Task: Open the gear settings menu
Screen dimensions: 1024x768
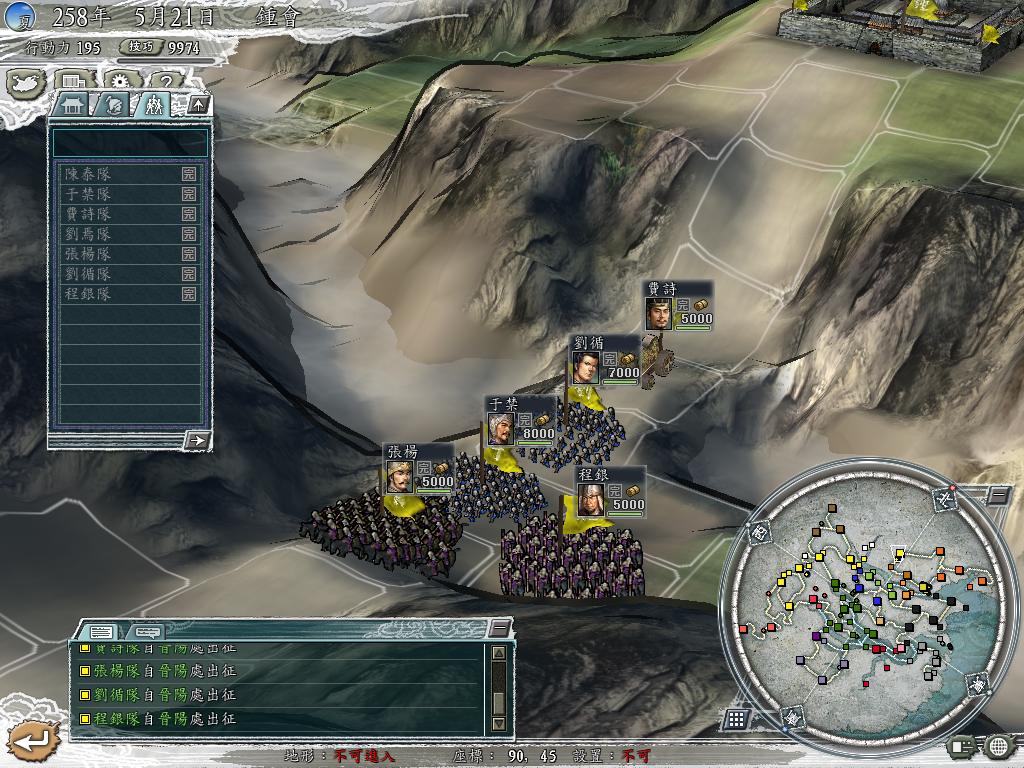Action: click(x=121, y=82)
